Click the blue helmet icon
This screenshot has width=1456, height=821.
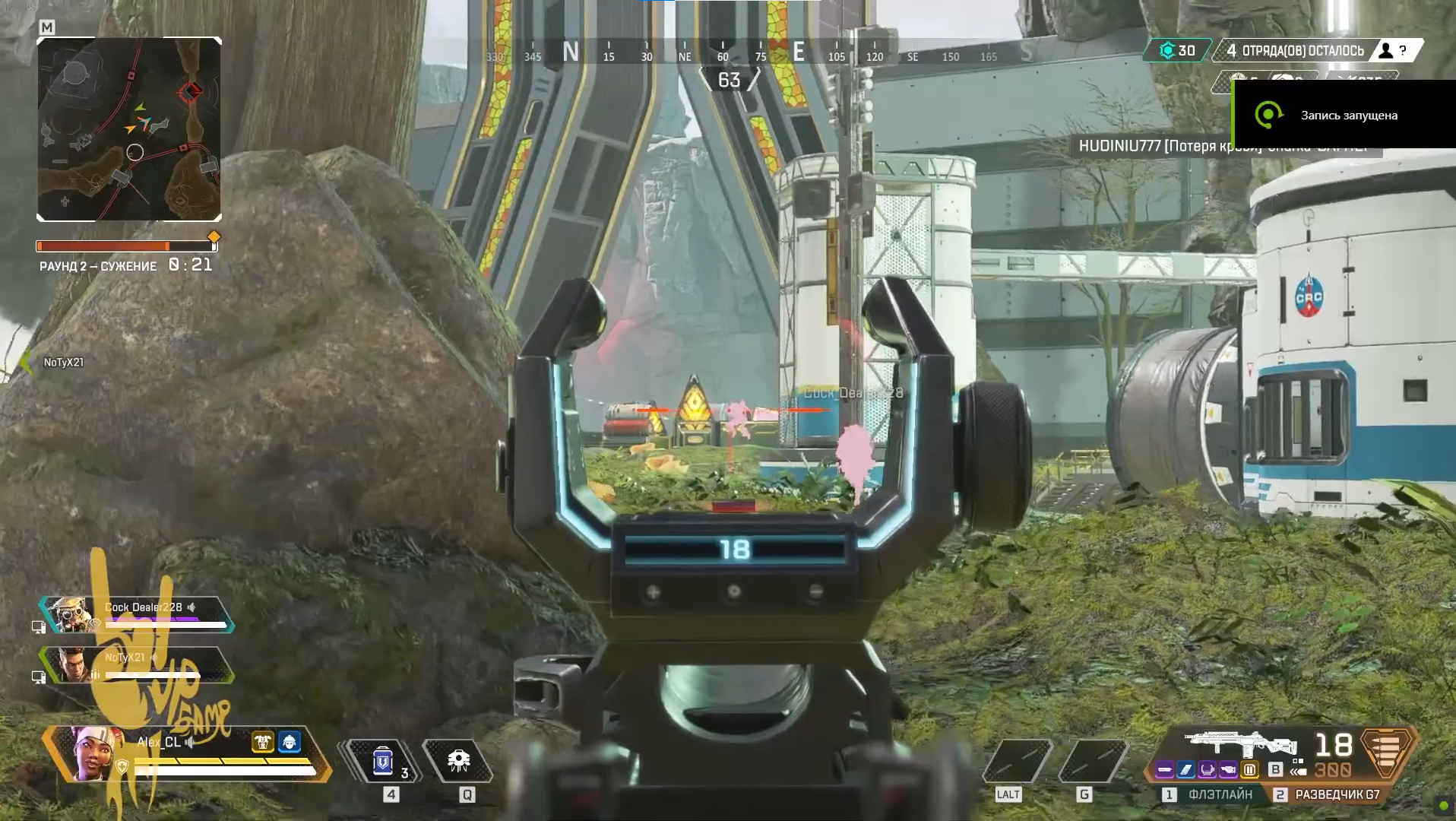click(x=290, y=742)
